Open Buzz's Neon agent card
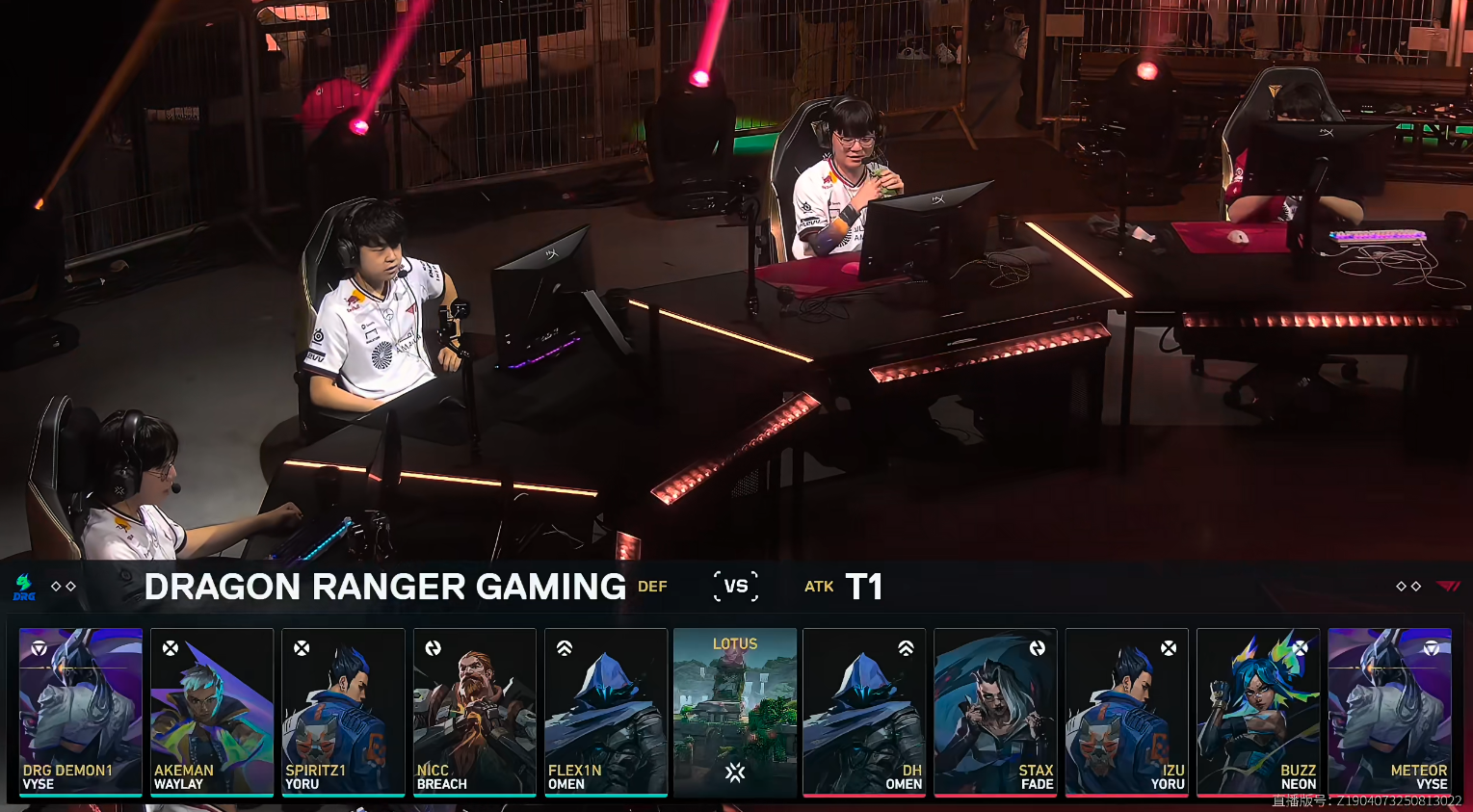Screen dimensions: 1473x812 point(1257,712)
